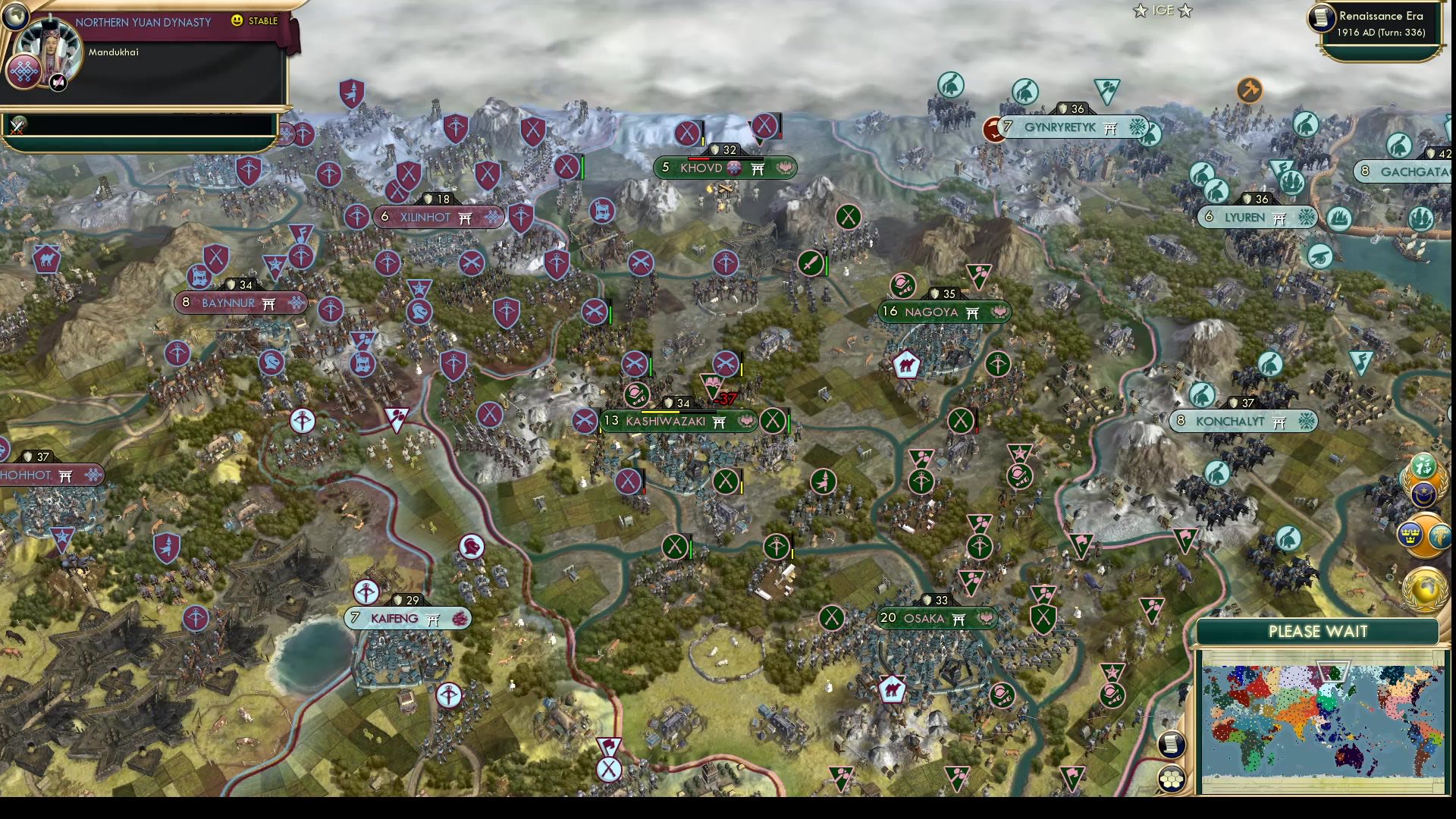Image resolution: width=1456 pixels, height=819 pixels.
Task: Click the star icon left of IGE
Action: pos(1141,10)
